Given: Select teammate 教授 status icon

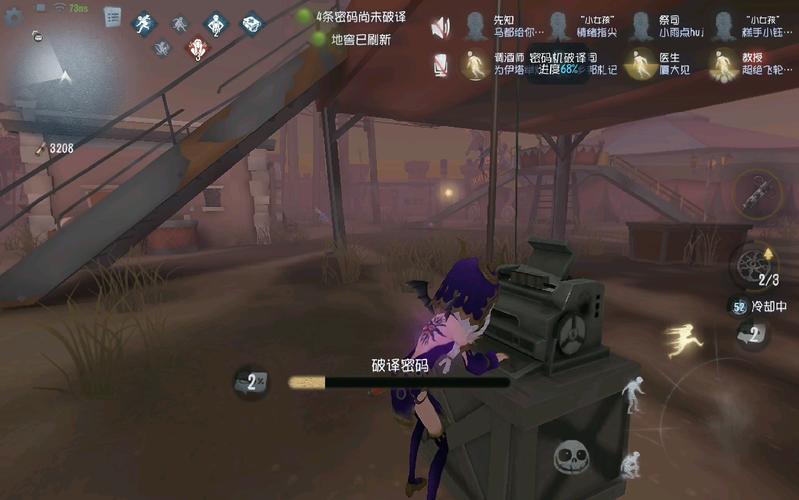Looking at the screenshot, I should [x=722, y=65].
